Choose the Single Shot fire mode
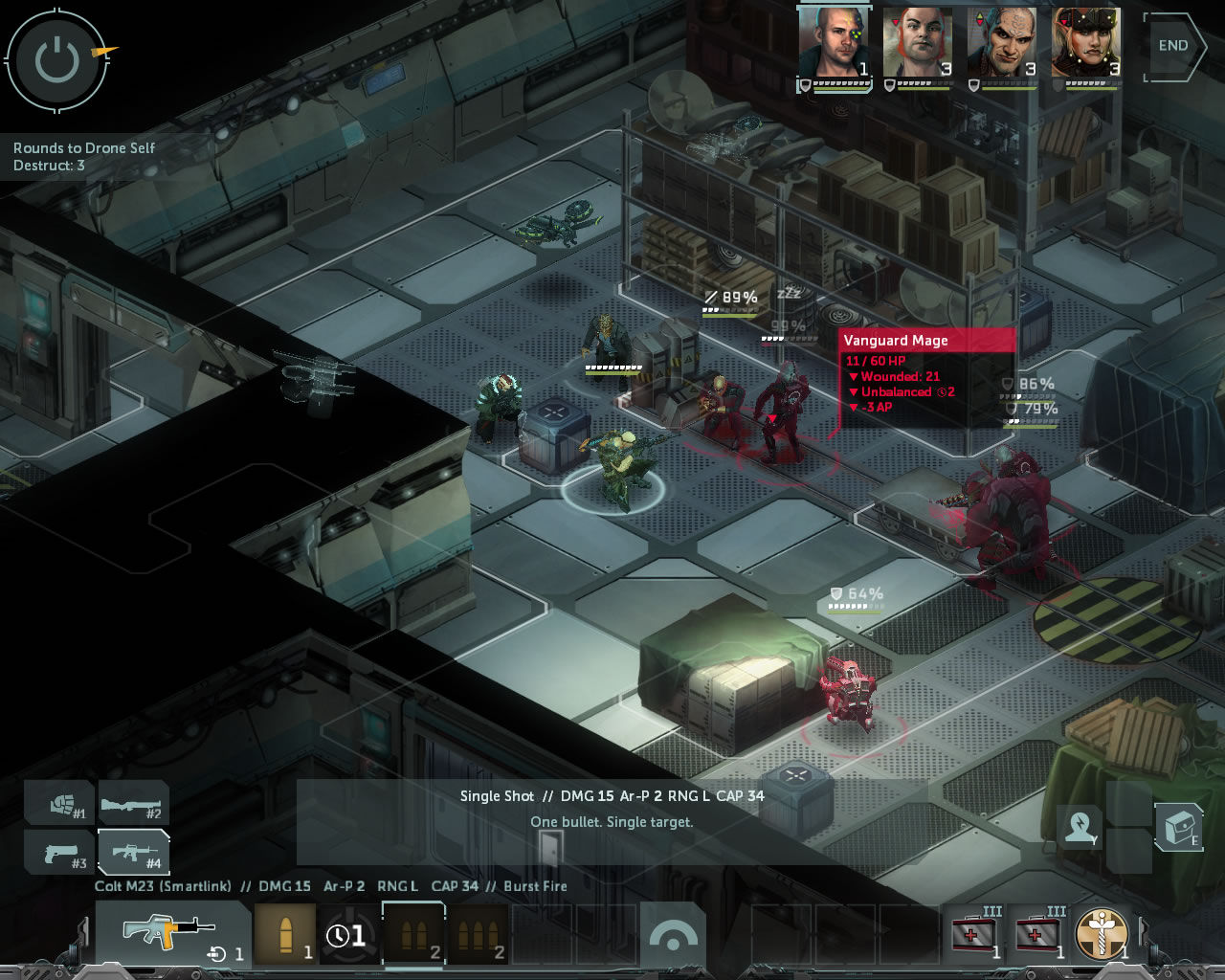This screenshot has width=1225, height=980. 285,933
